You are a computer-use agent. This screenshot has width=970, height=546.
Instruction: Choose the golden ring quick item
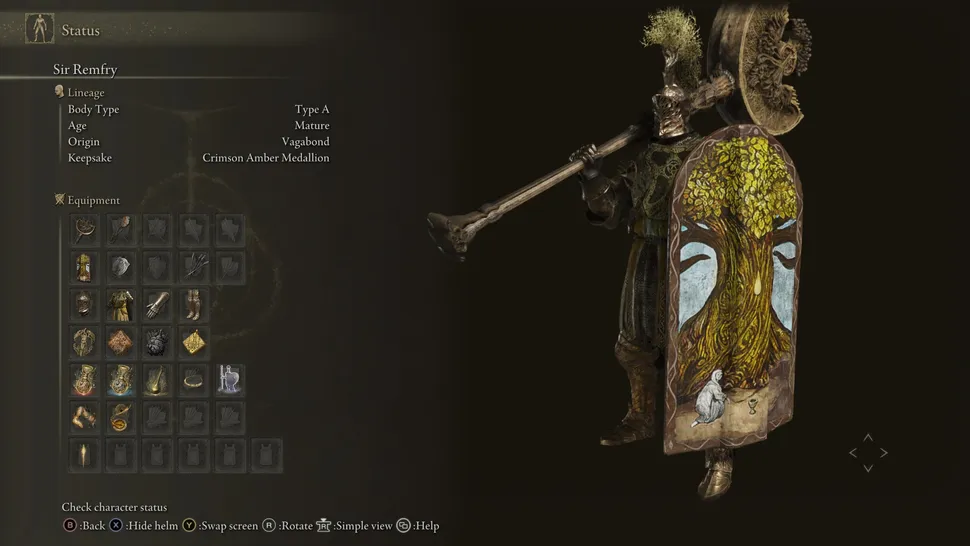tap(193, 380)
